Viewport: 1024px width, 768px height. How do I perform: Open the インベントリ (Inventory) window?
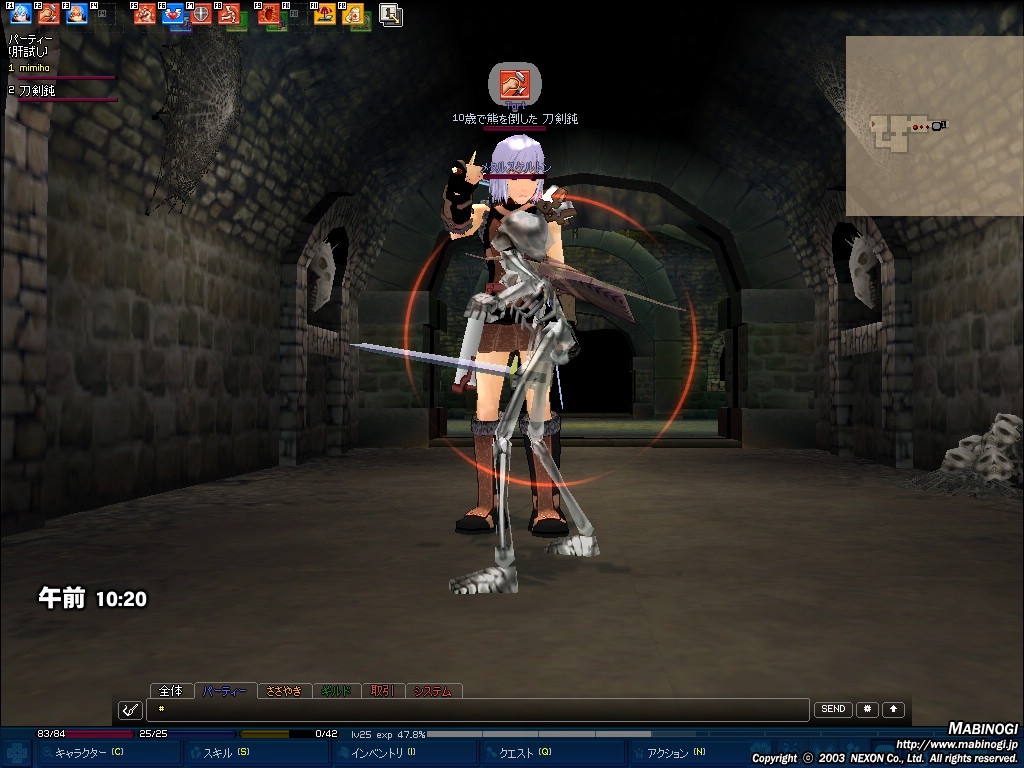click(x=382, y=752)
